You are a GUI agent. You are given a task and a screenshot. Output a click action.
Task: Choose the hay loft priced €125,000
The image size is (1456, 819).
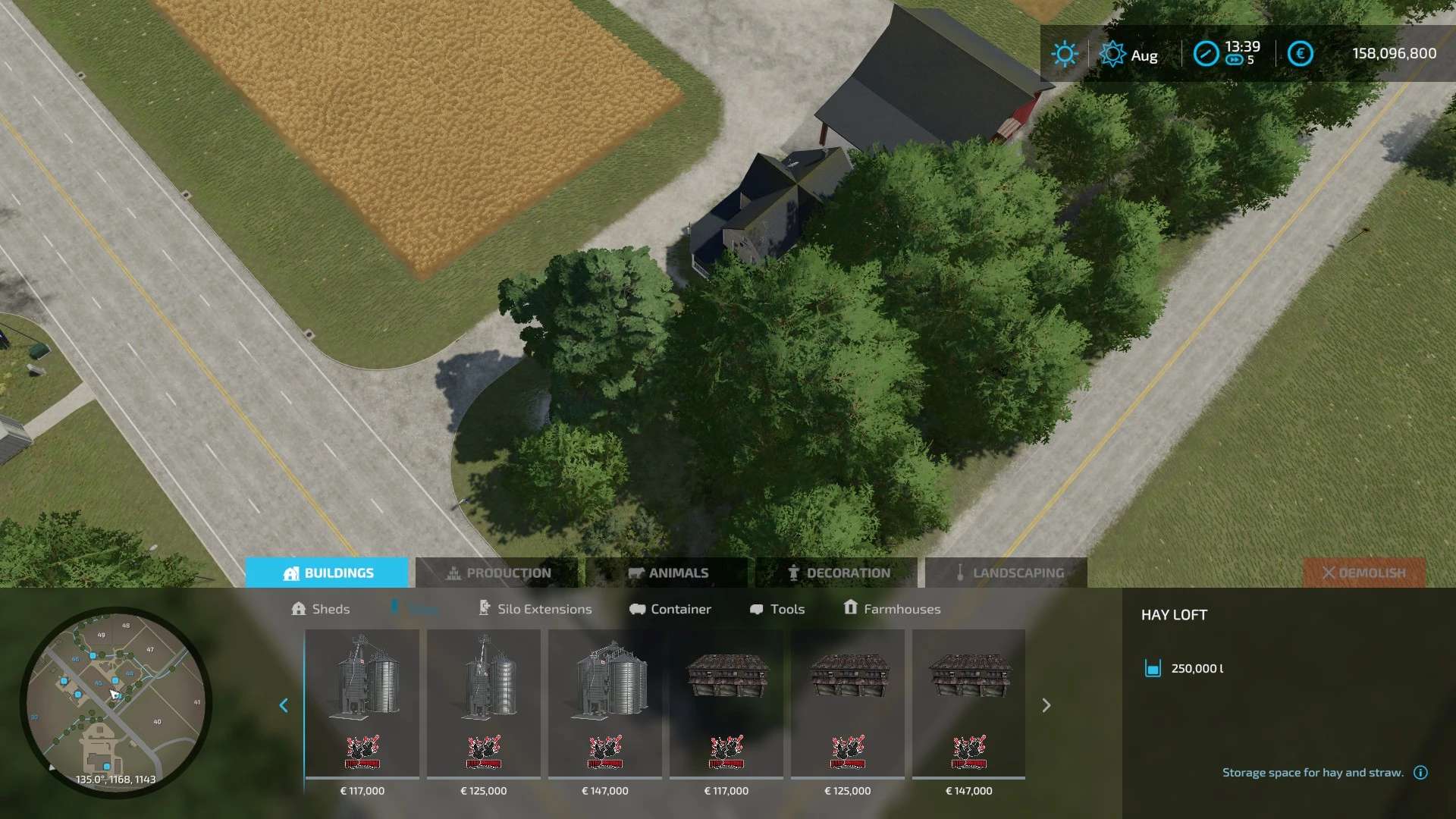[x=848, y=704]
